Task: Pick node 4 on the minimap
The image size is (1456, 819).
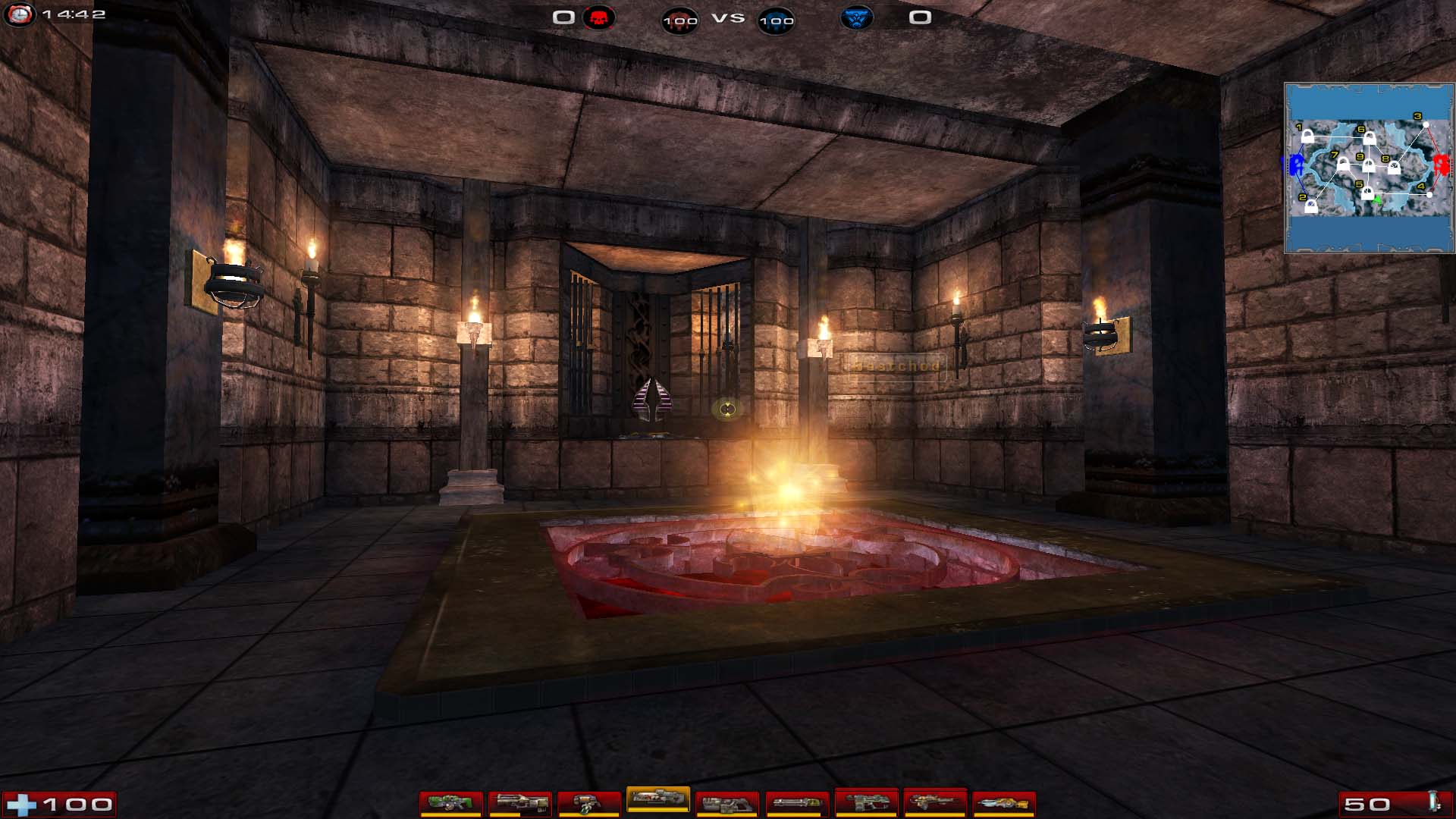Action: 1429,194
